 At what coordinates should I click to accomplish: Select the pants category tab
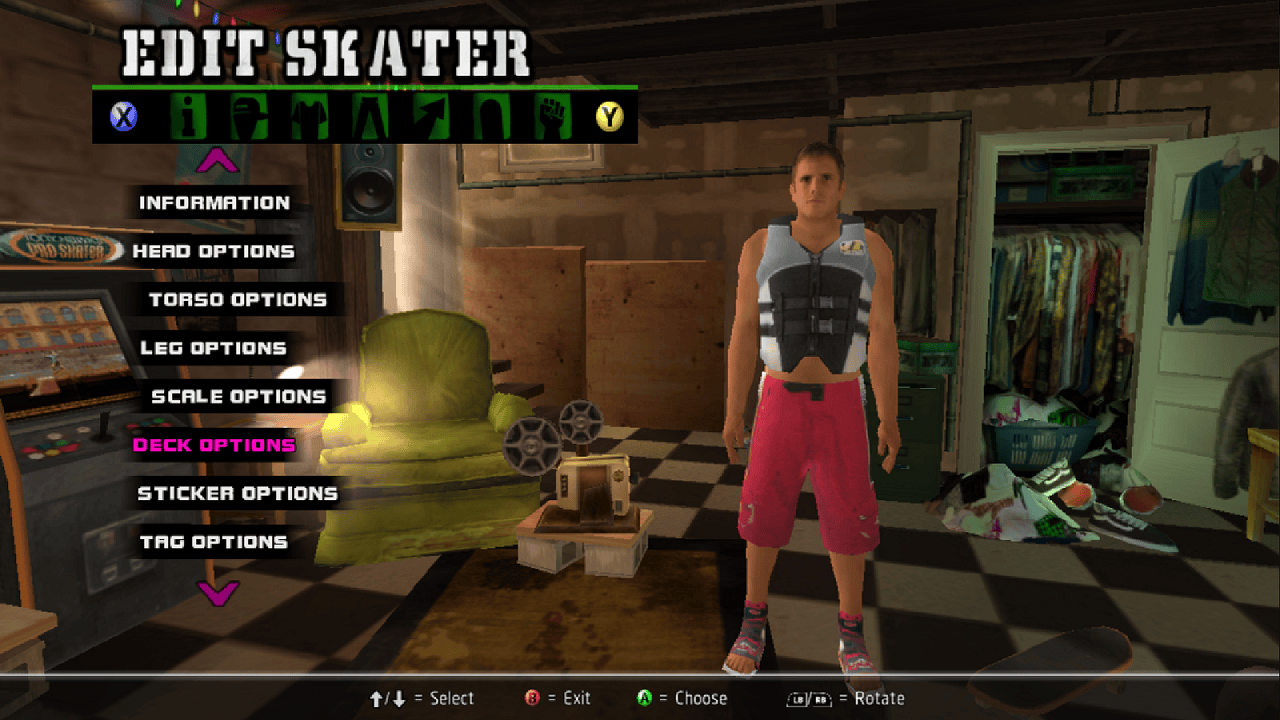pyautogui.click(x=369, y=117)
